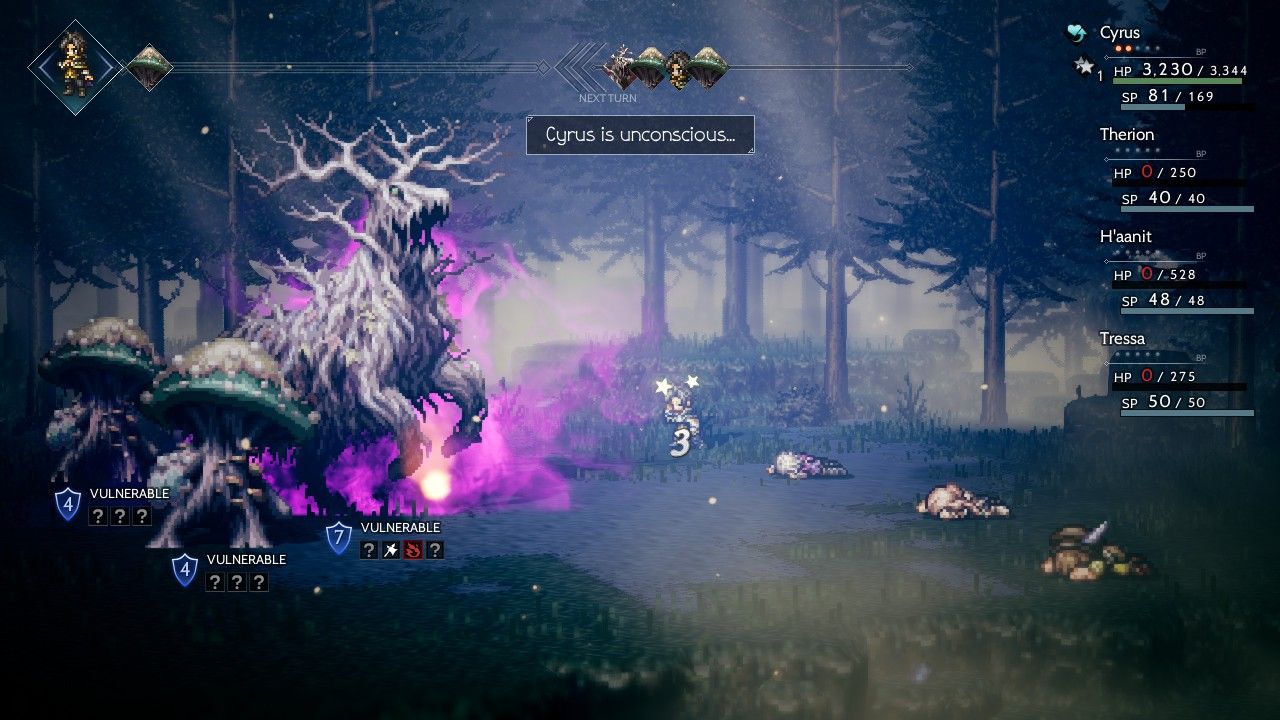Viewport: 1280px width, 720px height.
Task: Click the star status icon beside Cyrus
Action: coord(1085,67)
